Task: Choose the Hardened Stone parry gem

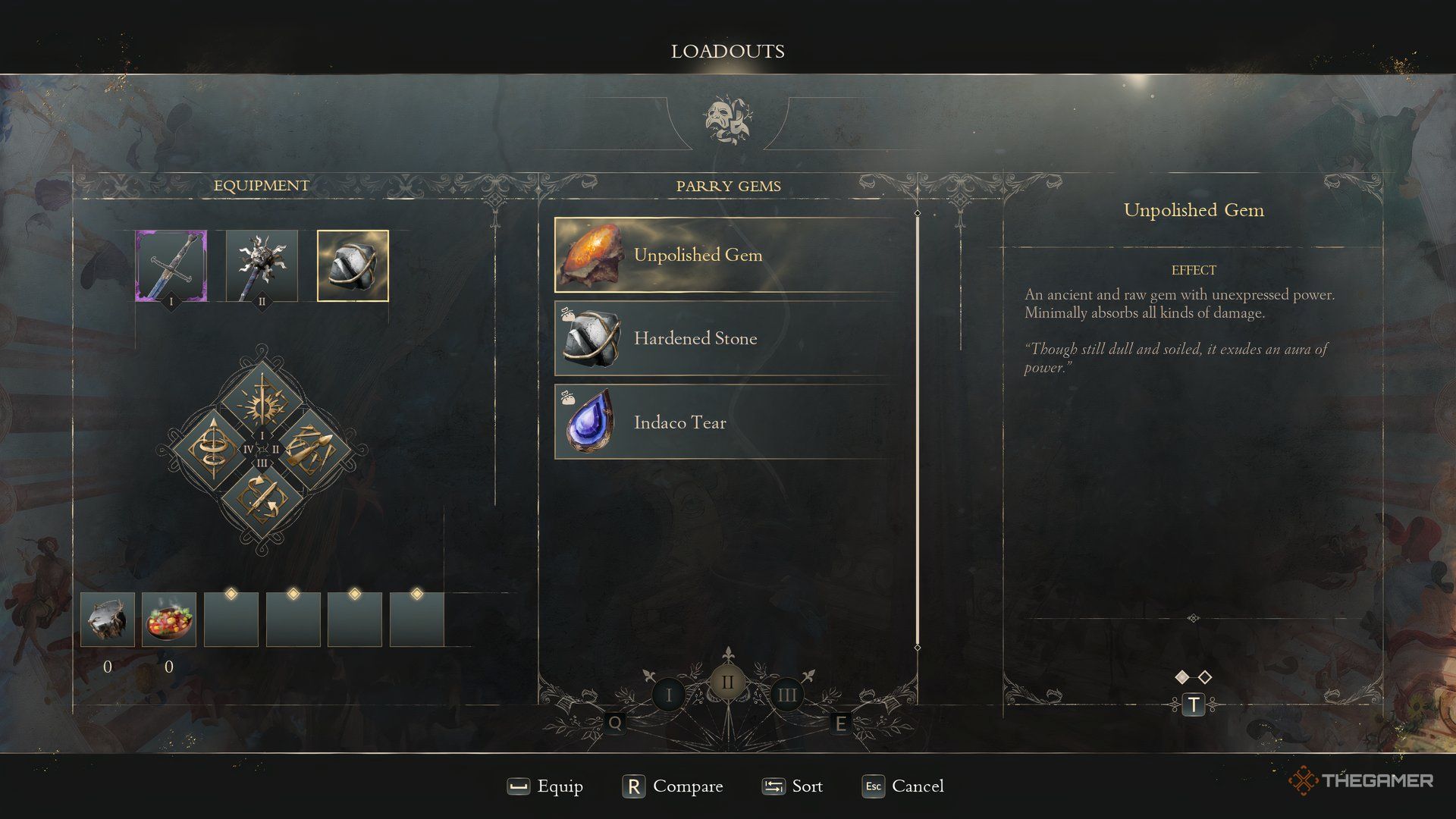Action: (x=728, y=338)
